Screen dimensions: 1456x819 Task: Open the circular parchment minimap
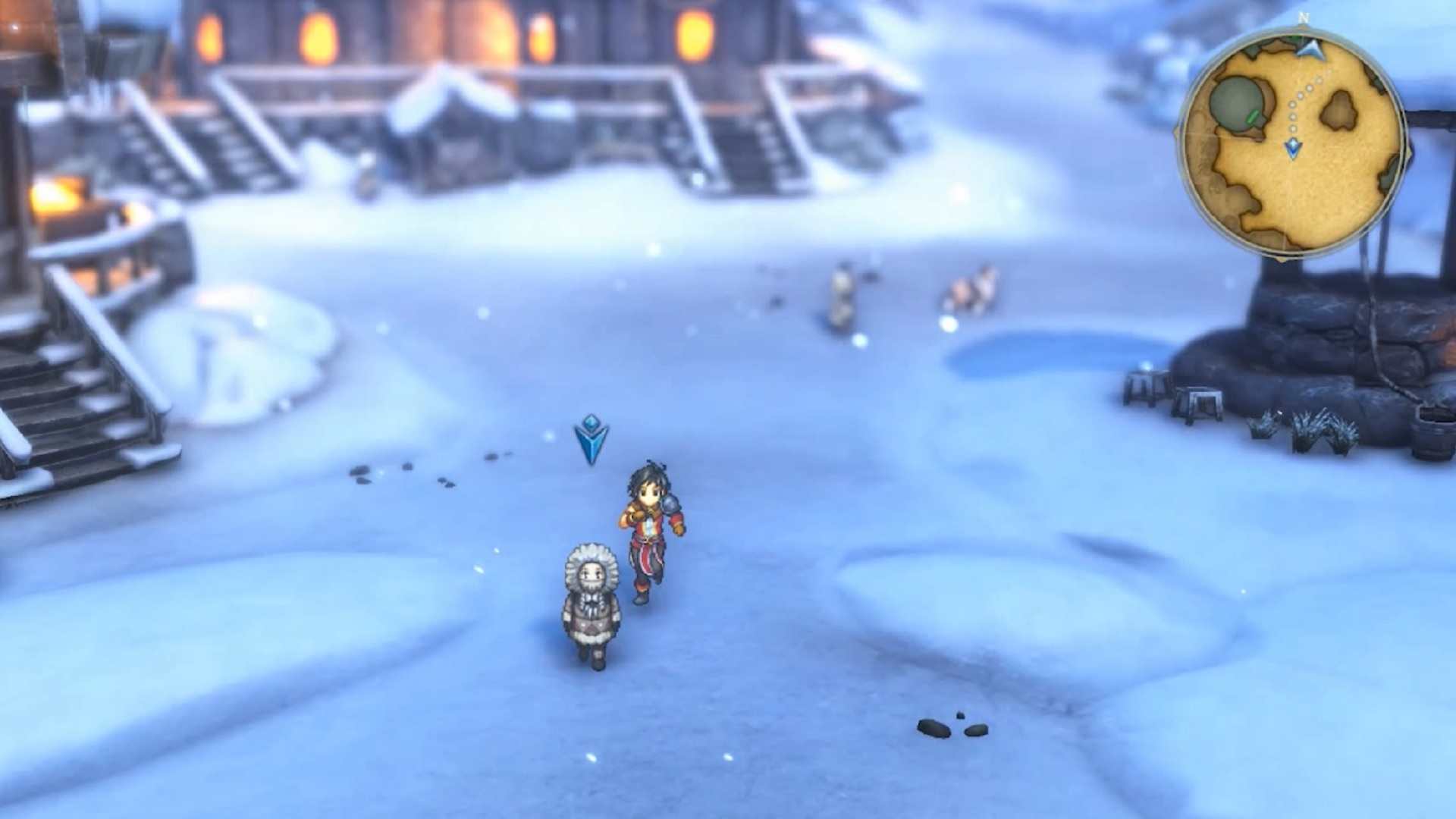tap(1292, 144)
